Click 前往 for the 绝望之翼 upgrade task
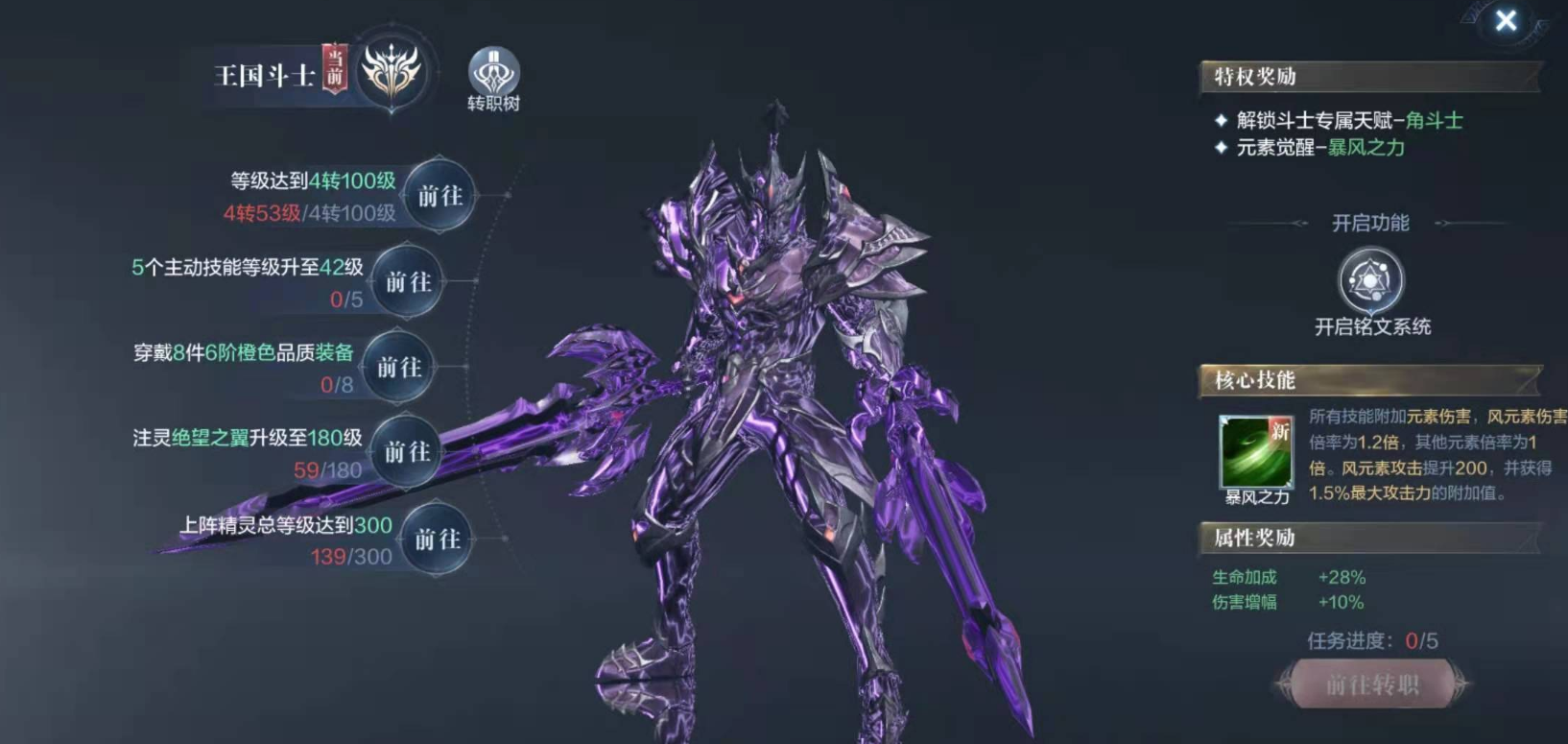Screen dimensions: 1568x744 pyautogui.click(x=407, y=451)
